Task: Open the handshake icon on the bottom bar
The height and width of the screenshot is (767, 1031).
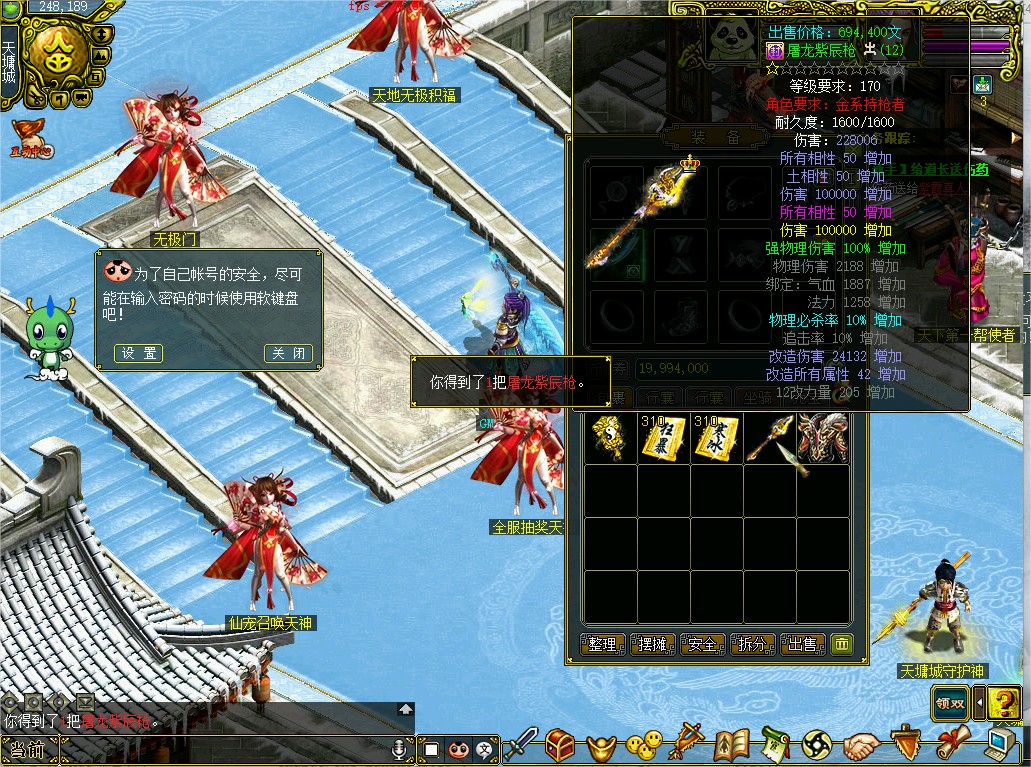Action: point(859,746)
